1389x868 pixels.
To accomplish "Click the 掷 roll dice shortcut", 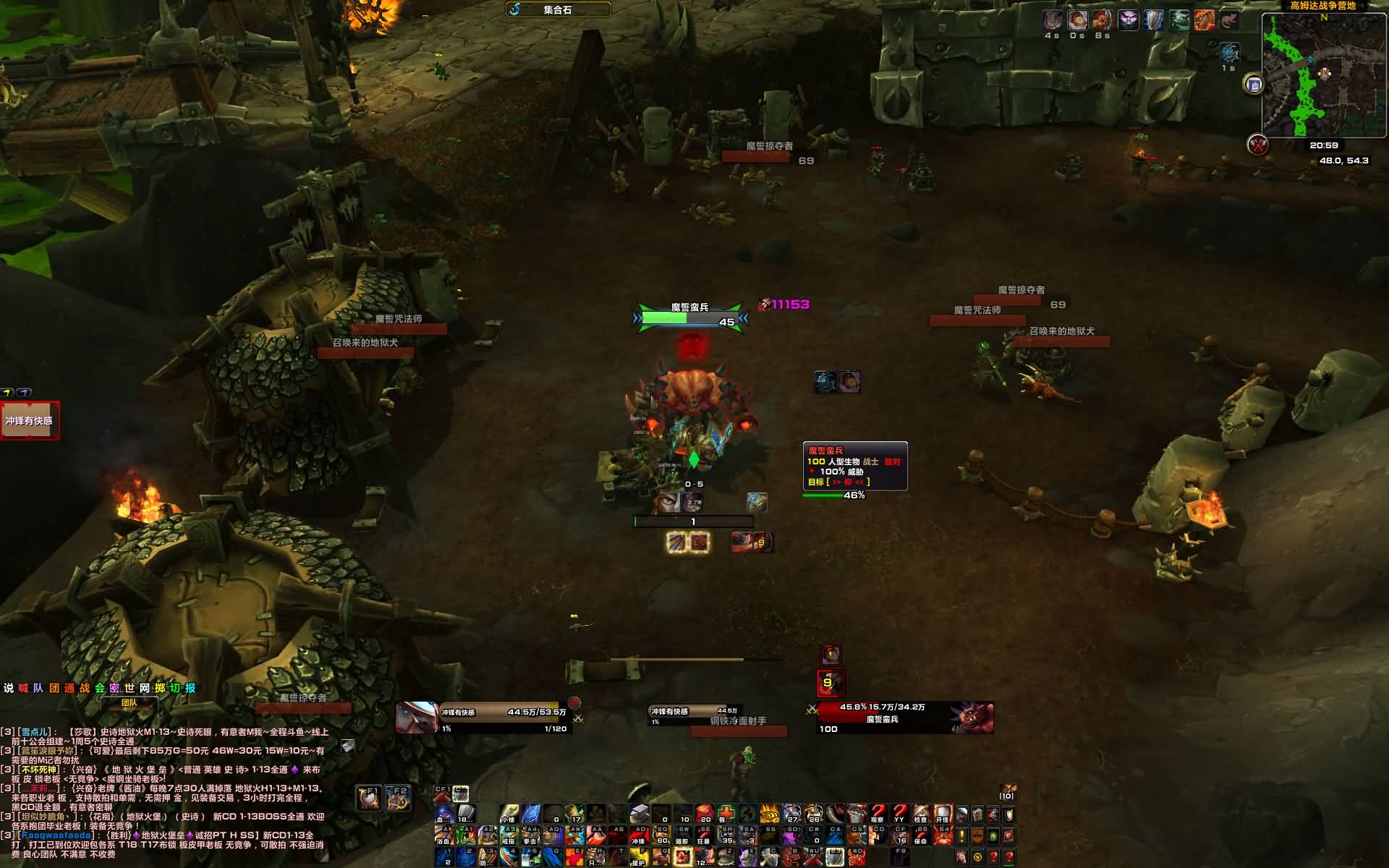I will point(160,688).
